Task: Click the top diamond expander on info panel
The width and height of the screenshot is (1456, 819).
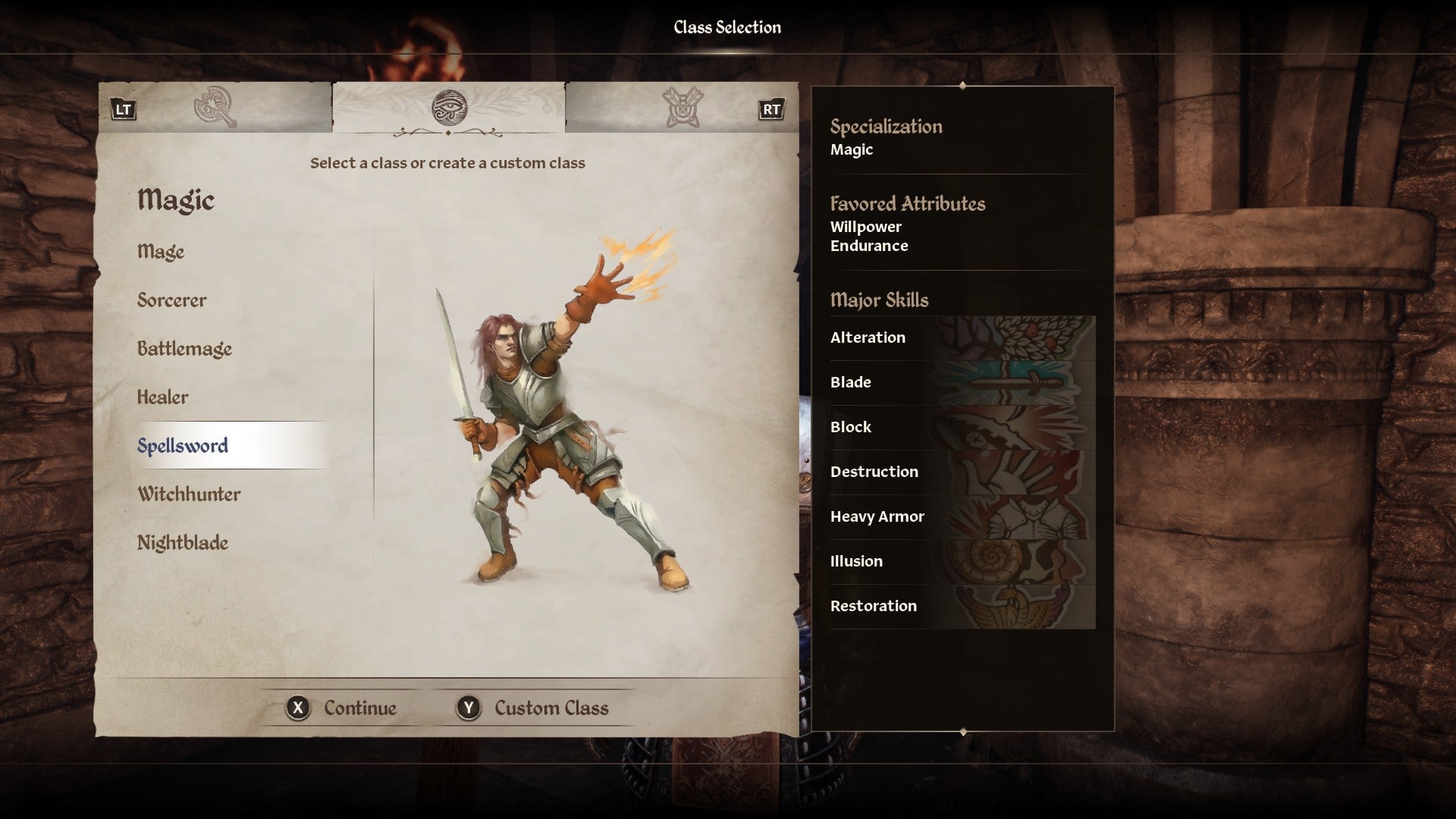Action: point(962,86)
